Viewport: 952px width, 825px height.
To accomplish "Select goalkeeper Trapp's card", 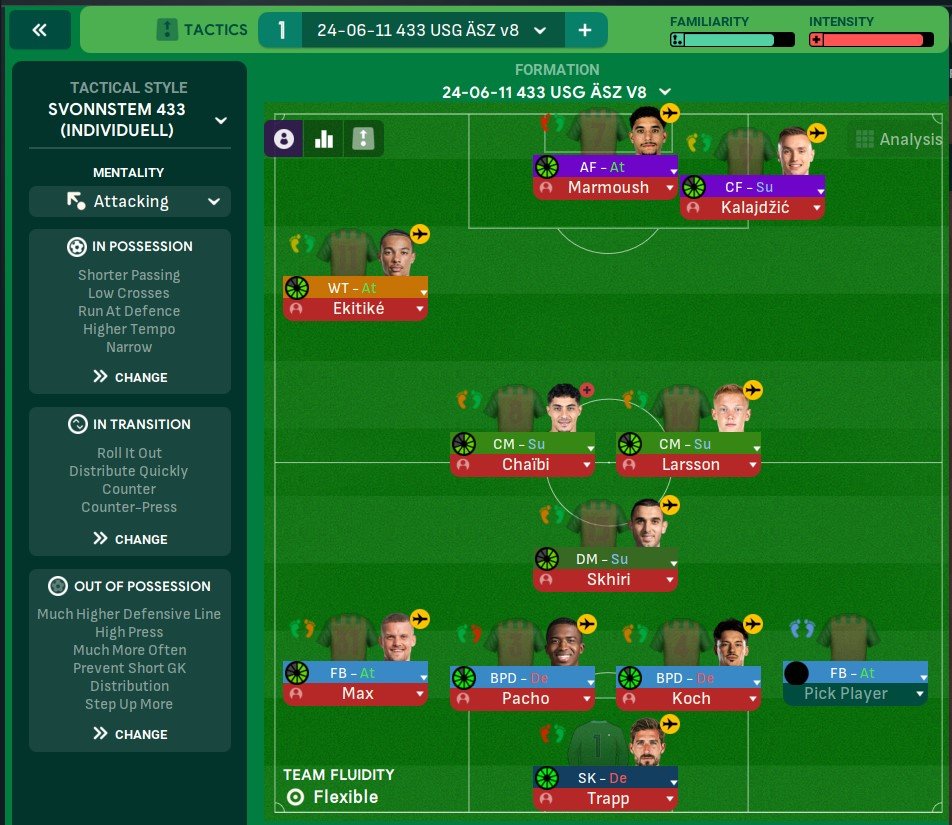I will click(606, 798).
